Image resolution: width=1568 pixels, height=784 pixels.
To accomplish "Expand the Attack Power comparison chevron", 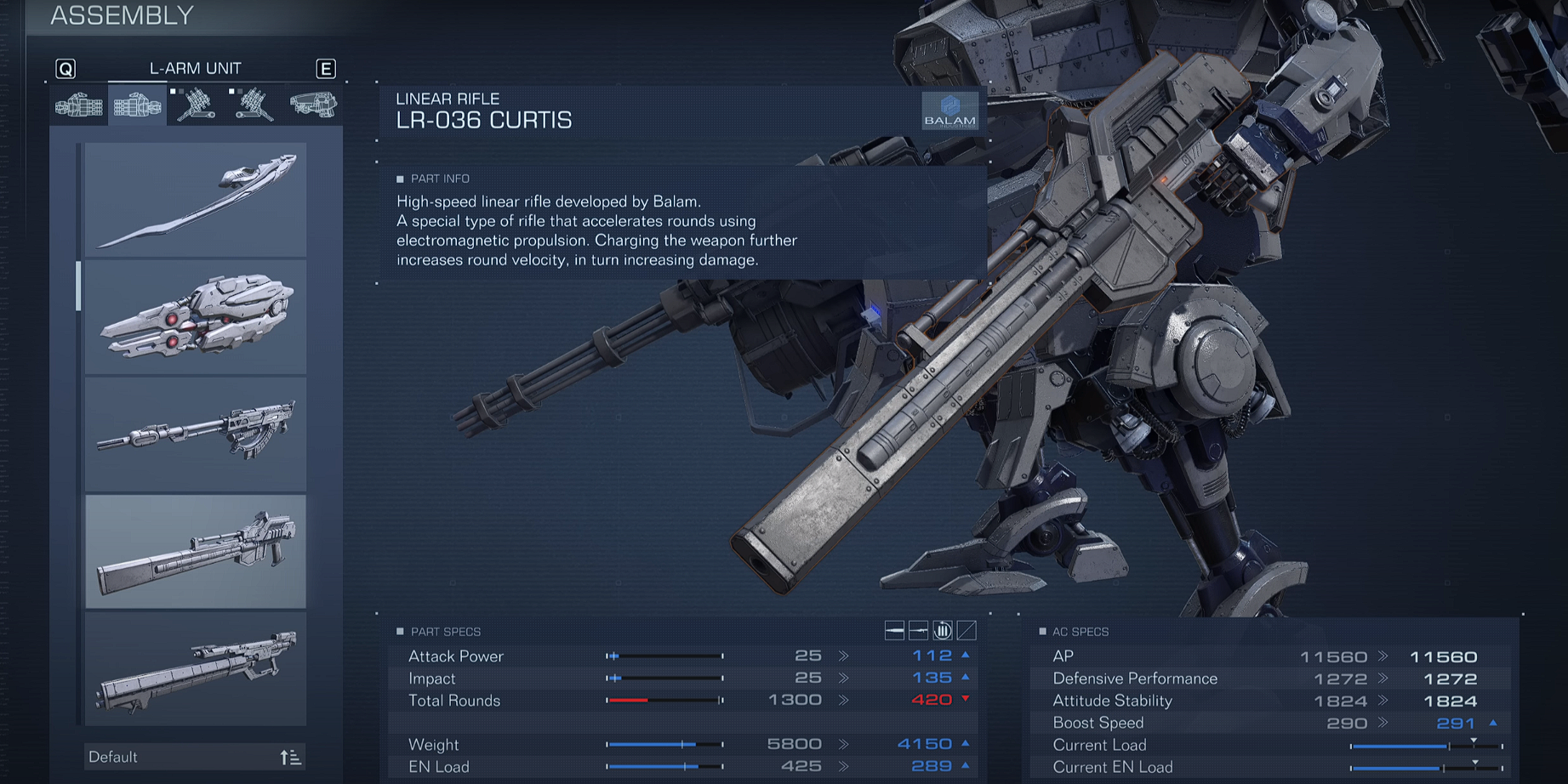I will coord(843,656).
